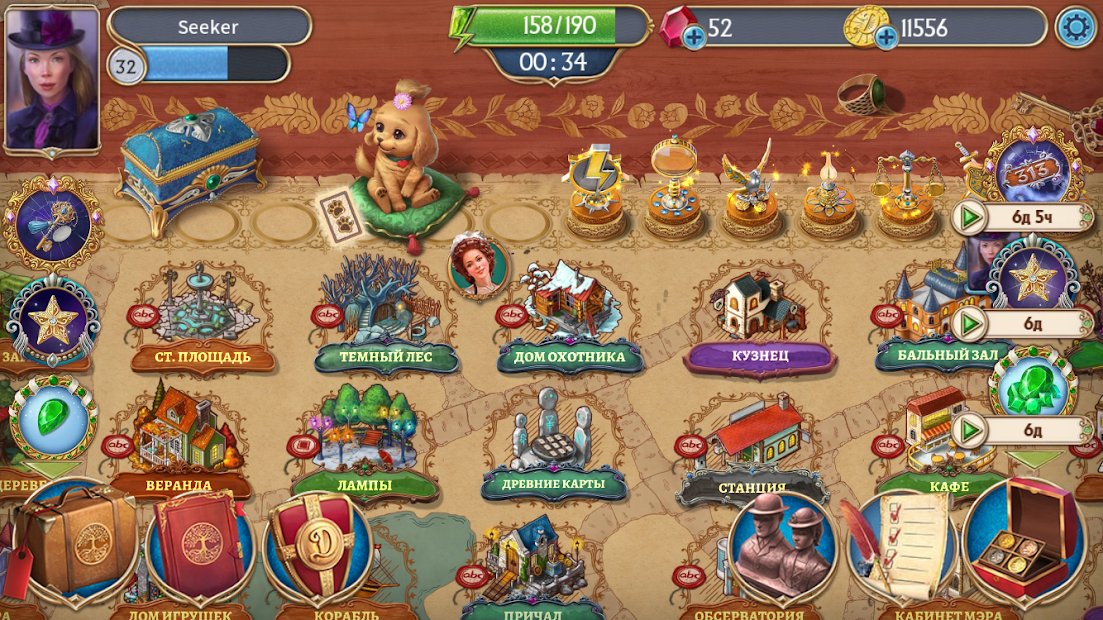Buy more gold coins with the plus button
The height and width of the screenshot is (620, 1103).
click(885, 38)
